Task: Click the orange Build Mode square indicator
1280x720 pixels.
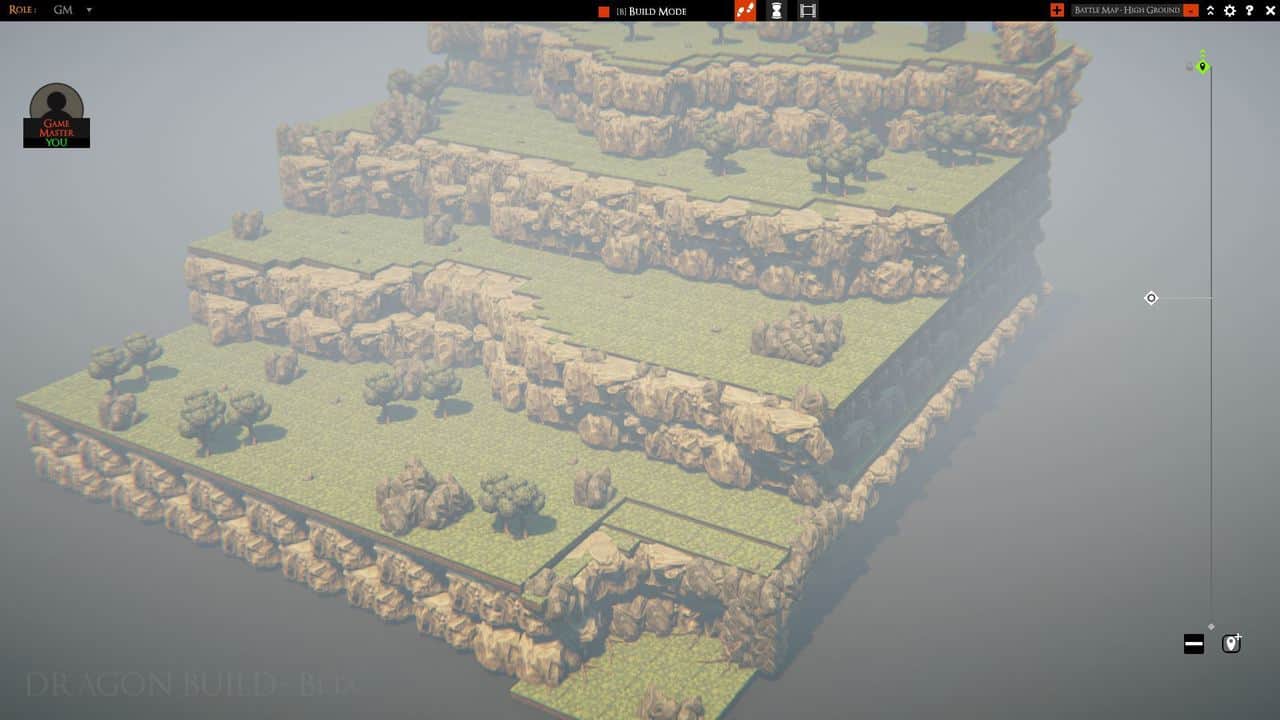Action: coord(602,11)
